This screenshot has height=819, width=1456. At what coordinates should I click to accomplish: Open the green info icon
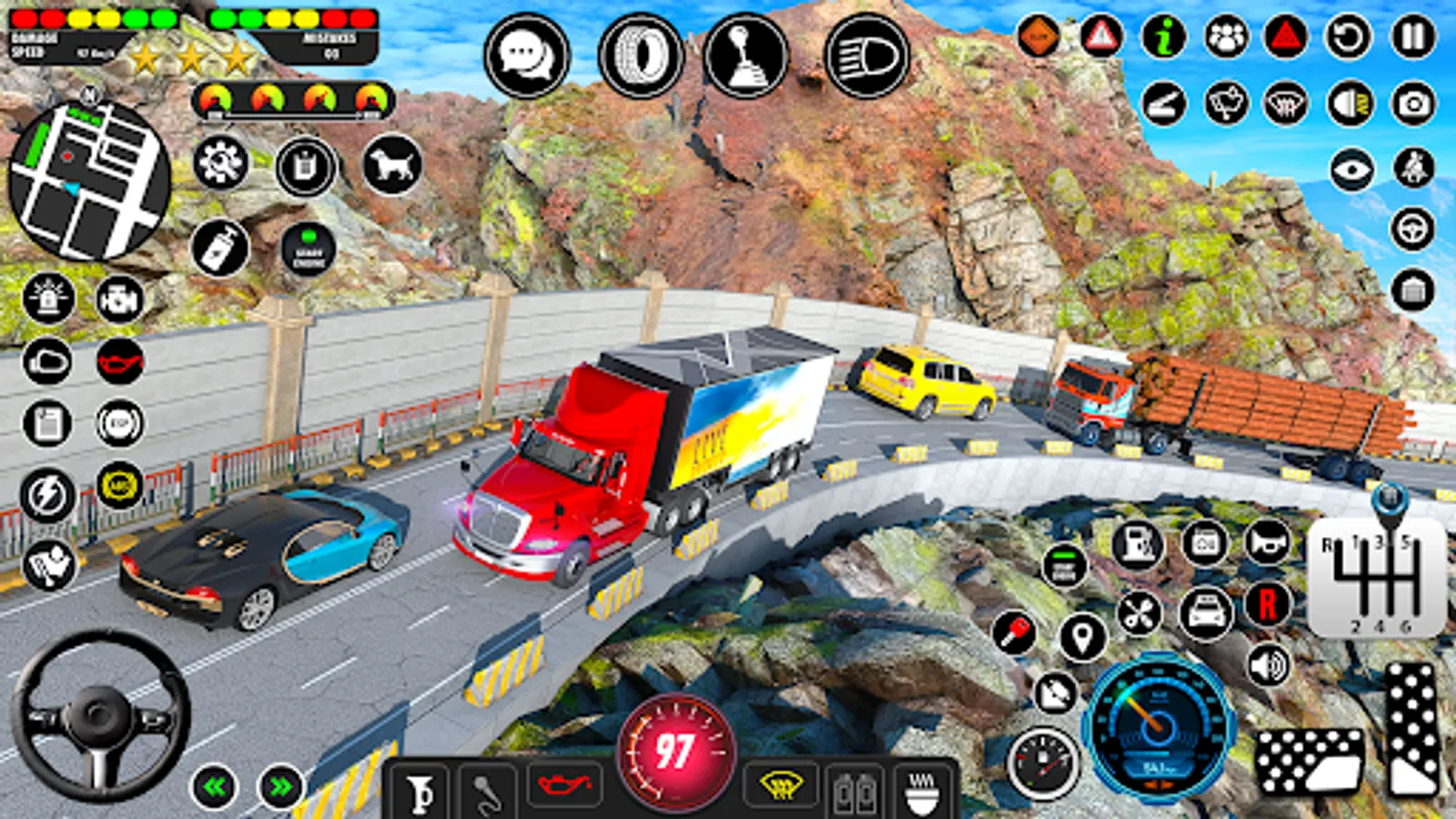[x=1164, y=37]
